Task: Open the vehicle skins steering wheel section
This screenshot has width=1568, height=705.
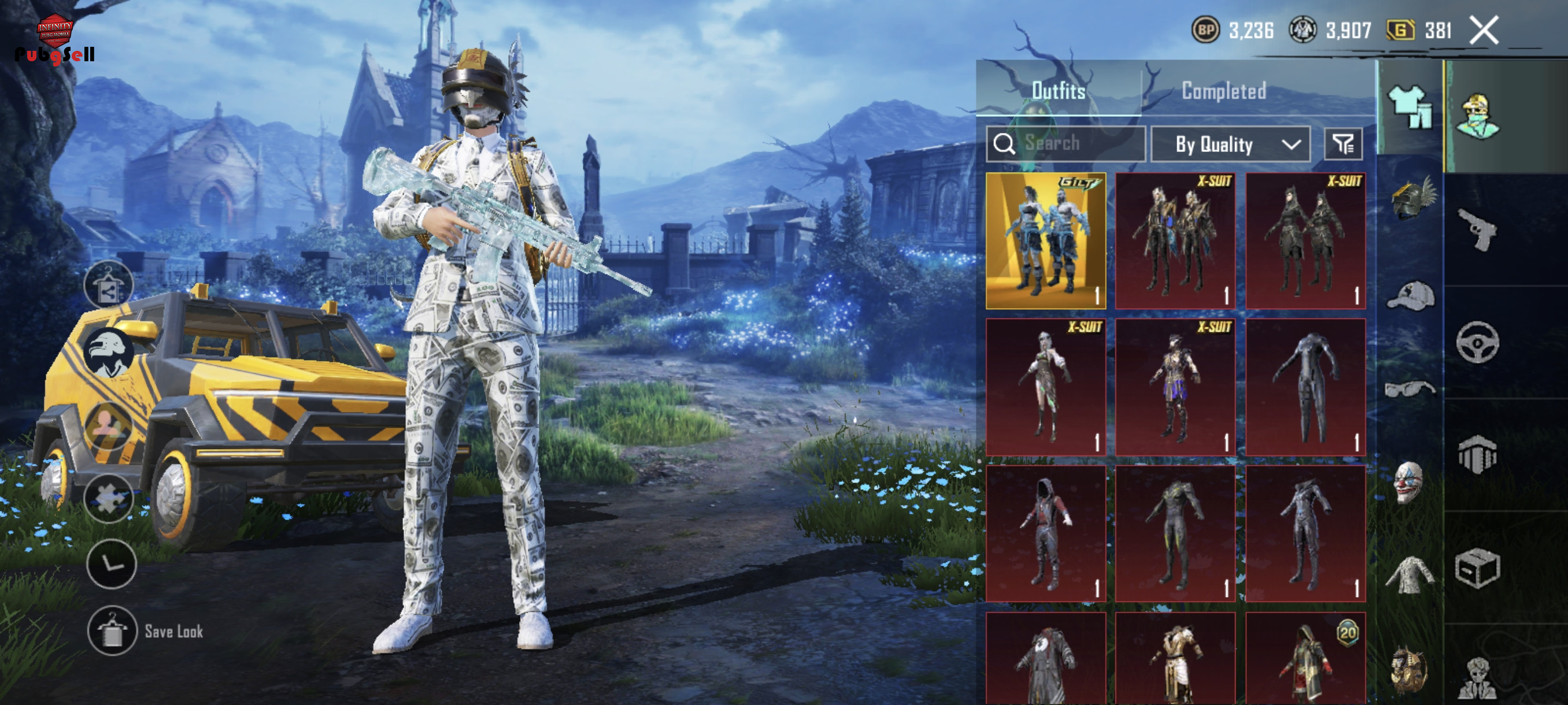Action: [1477, 343]
